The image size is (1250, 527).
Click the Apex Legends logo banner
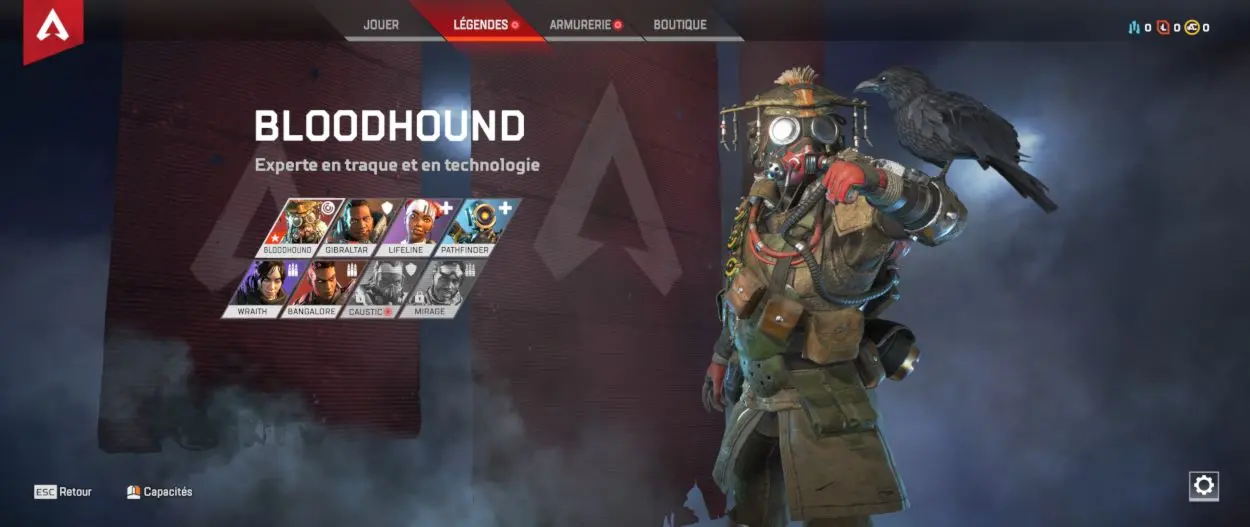click(53, 28)
